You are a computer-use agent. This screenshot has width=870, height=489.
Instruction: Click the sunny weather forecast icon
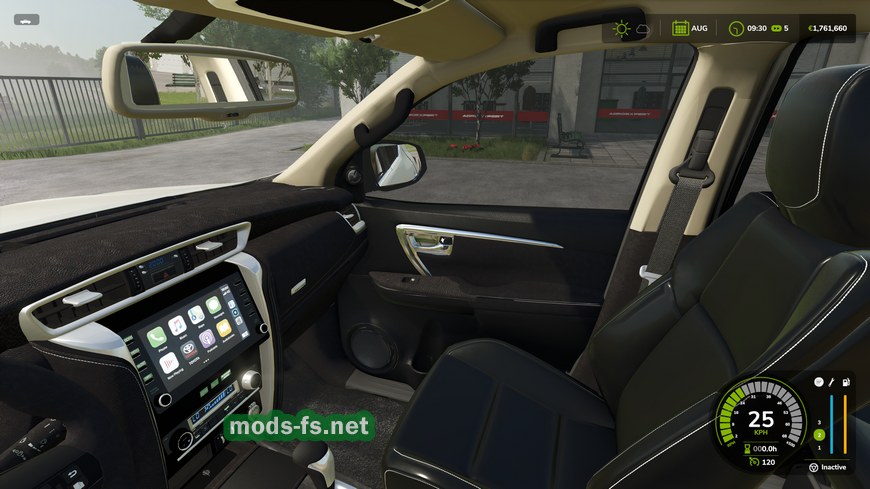(x=622, y=29)
